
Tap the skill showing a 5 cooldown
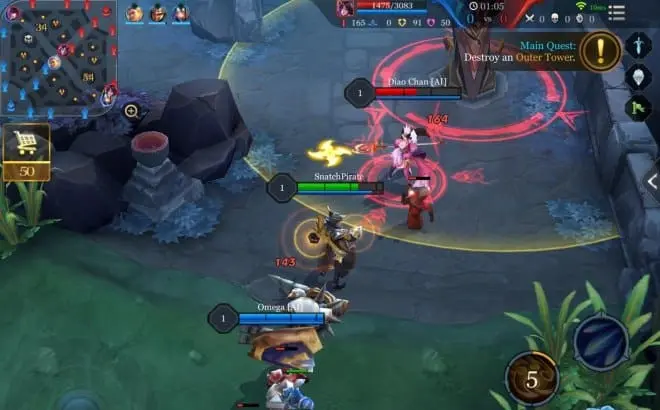(x=532, y=379)
